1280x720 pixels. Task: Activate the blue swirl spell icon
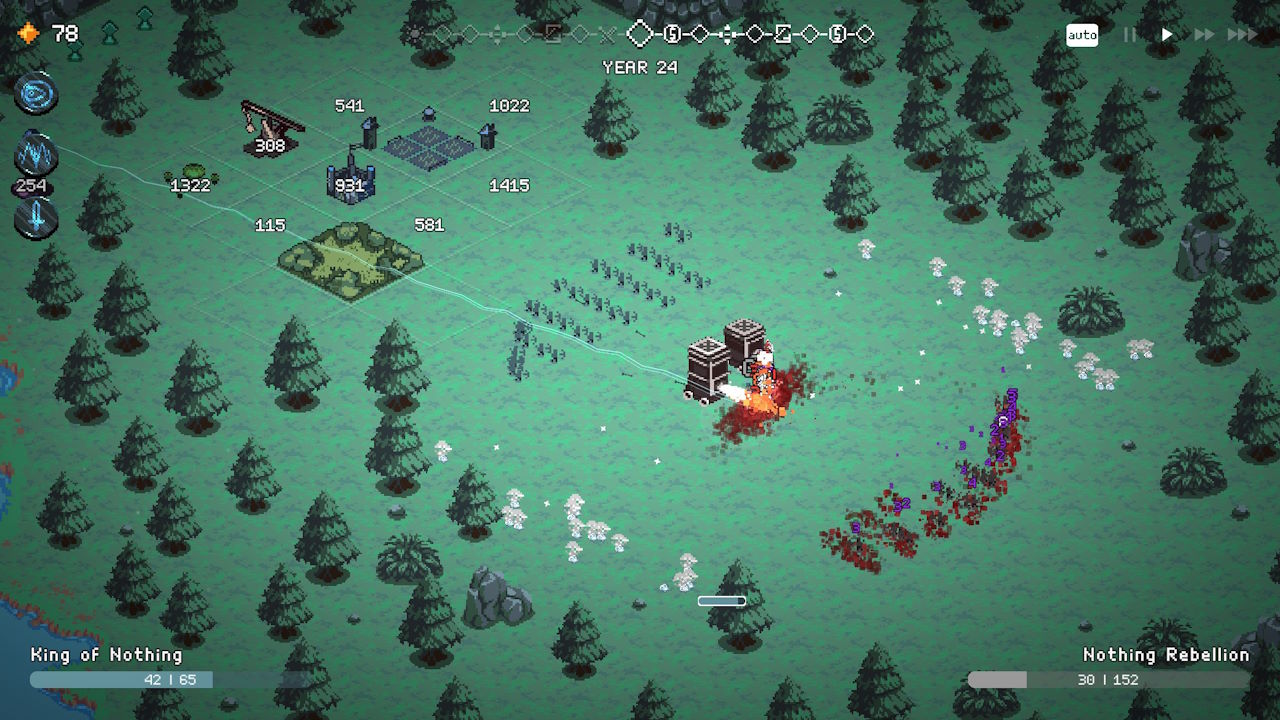point(36,95)
